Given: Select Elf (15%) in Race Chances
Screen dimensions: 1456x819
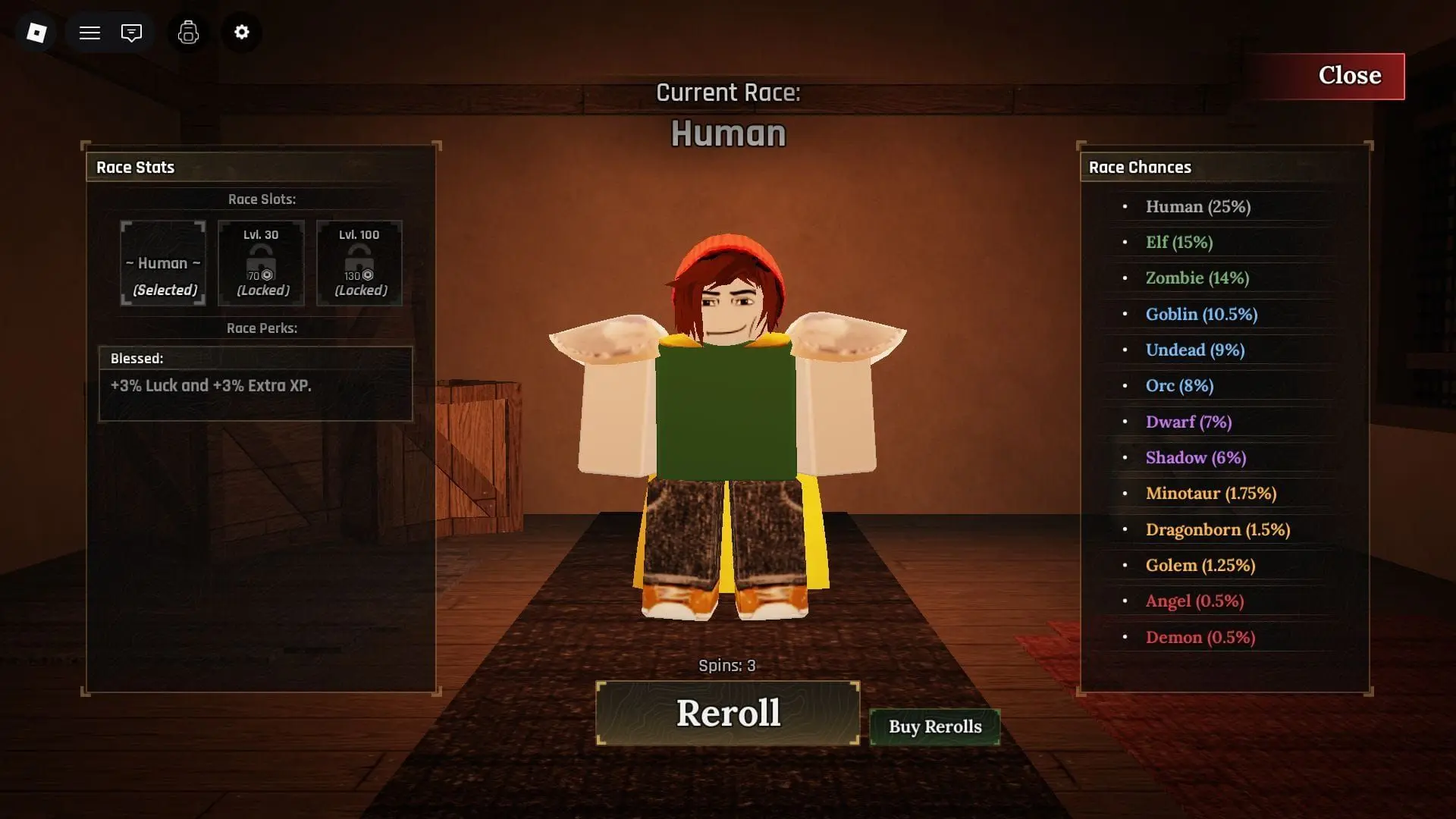Looking at the screenshot, I should pos(1179,242).
